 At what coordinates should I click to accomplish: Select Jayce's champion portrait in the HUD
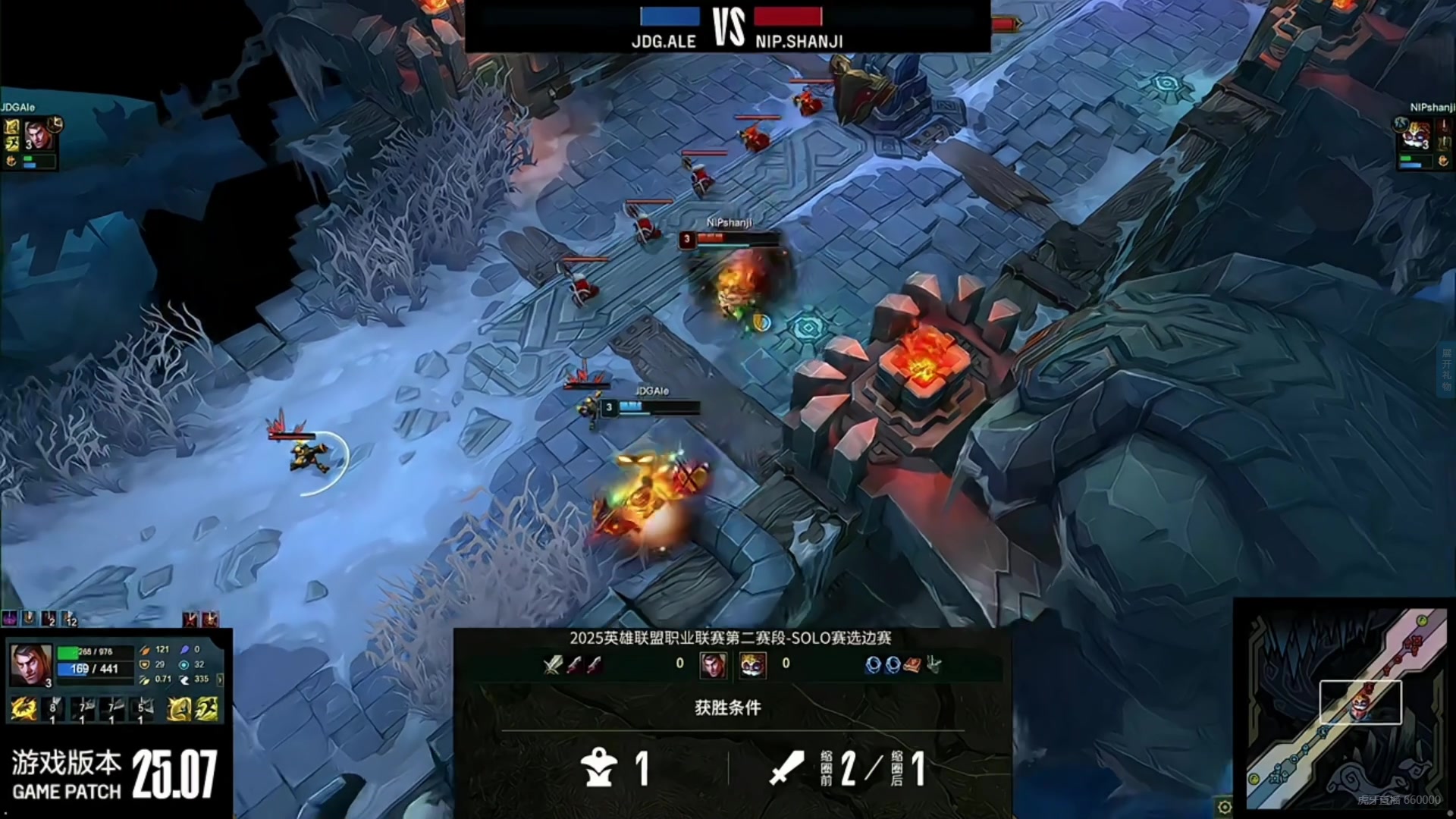point(29,664)
